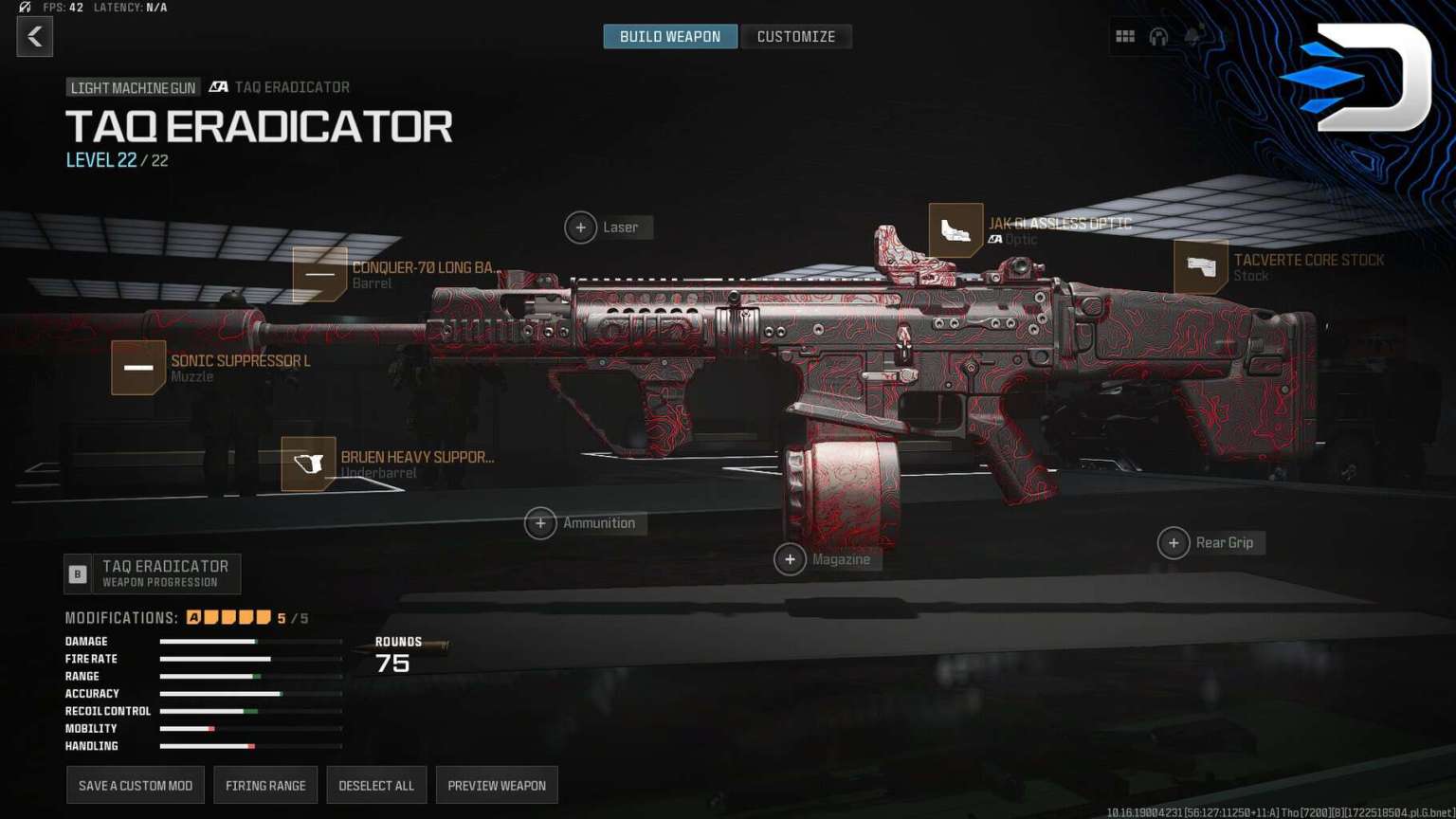Switch to the Build Weapon tab
This screenshot has width=1456, height=819.
coord(670,37)
